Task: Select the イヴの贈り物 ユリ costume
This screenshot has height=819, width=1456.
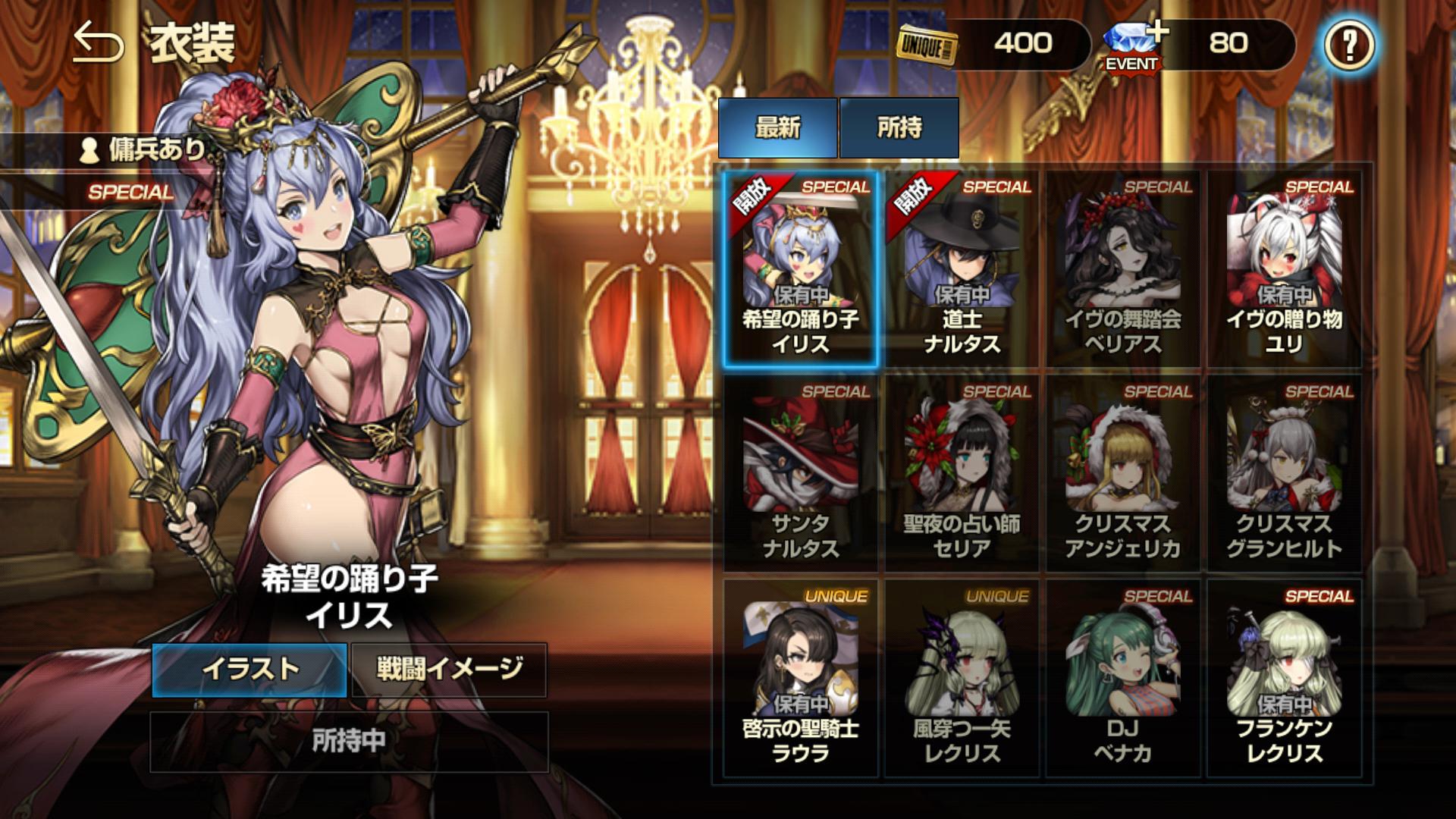Action: [x=1284, y=269]
